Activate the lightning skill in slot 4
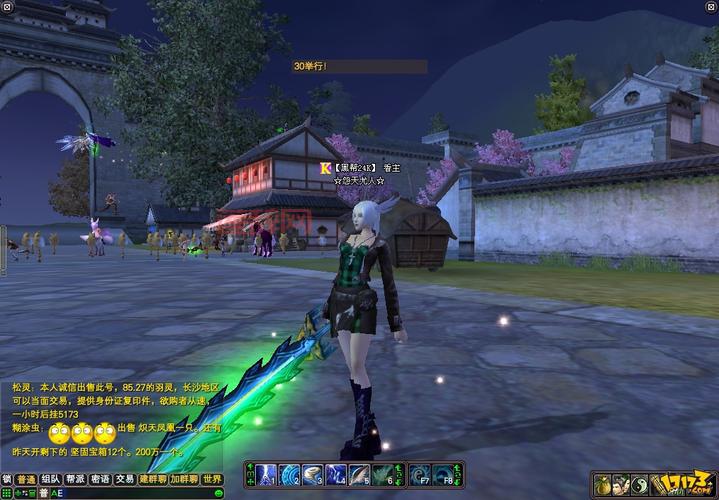Viewport: 719px width, 500px height. coord(336,474)
